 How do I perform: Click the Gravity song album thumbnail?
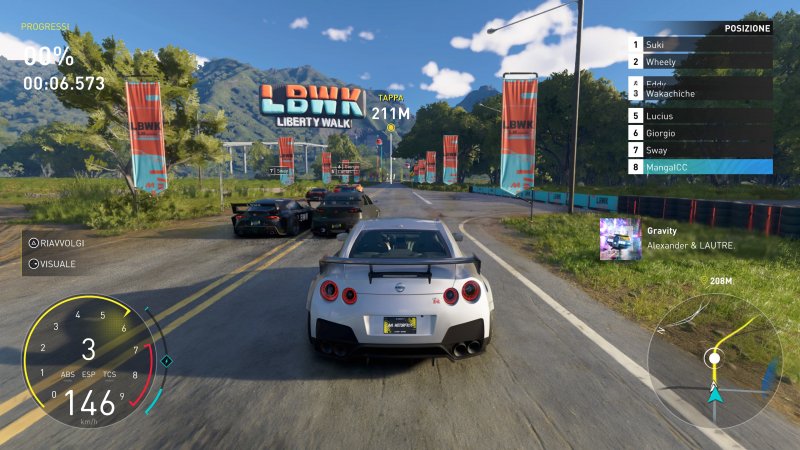(x=620, y=239)
